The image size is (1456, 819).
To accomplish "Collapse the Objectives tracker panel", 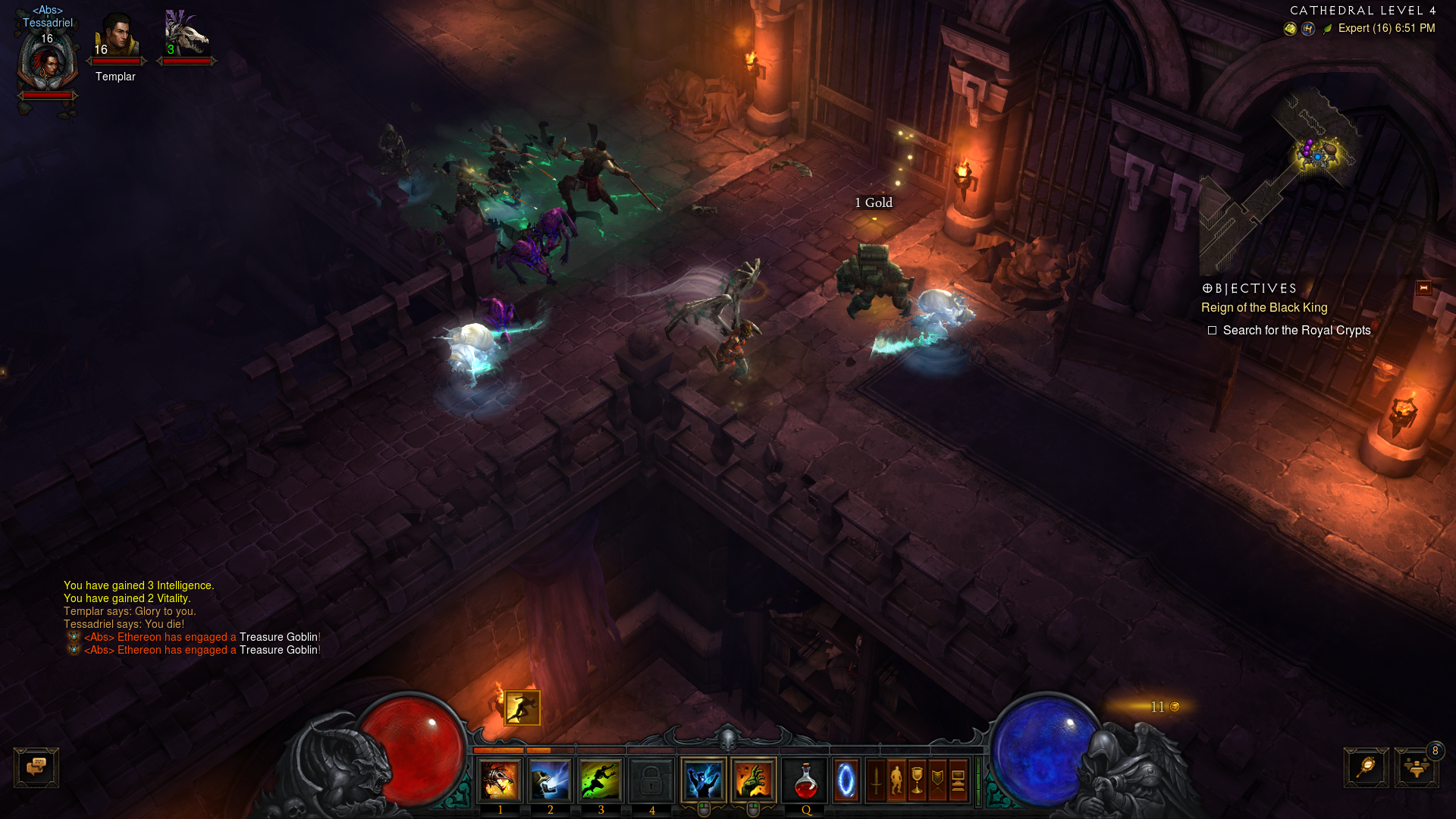I will click(1423, 288).
